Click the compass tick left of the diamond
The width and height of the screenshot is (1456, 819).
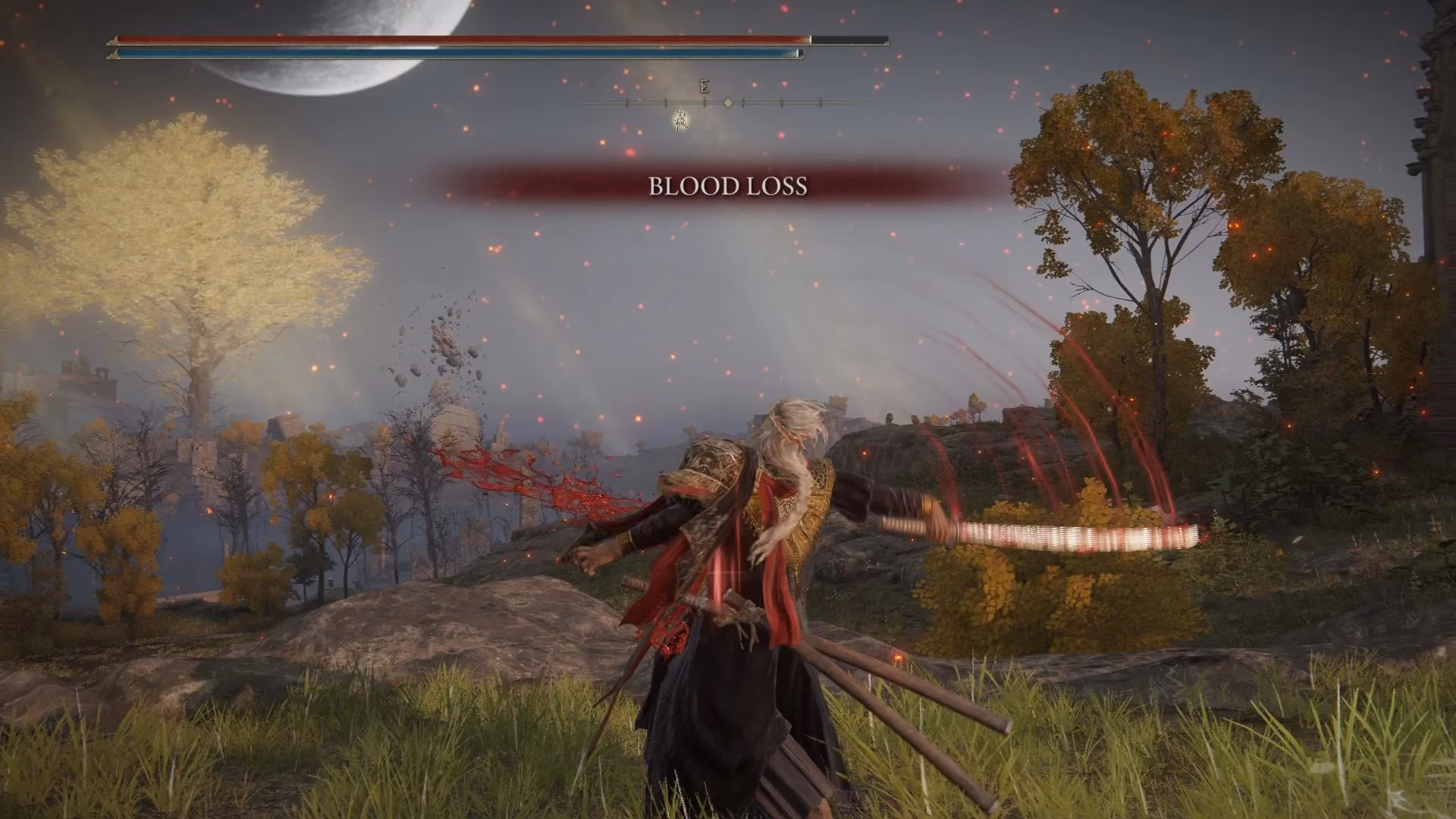click(704, 103)
